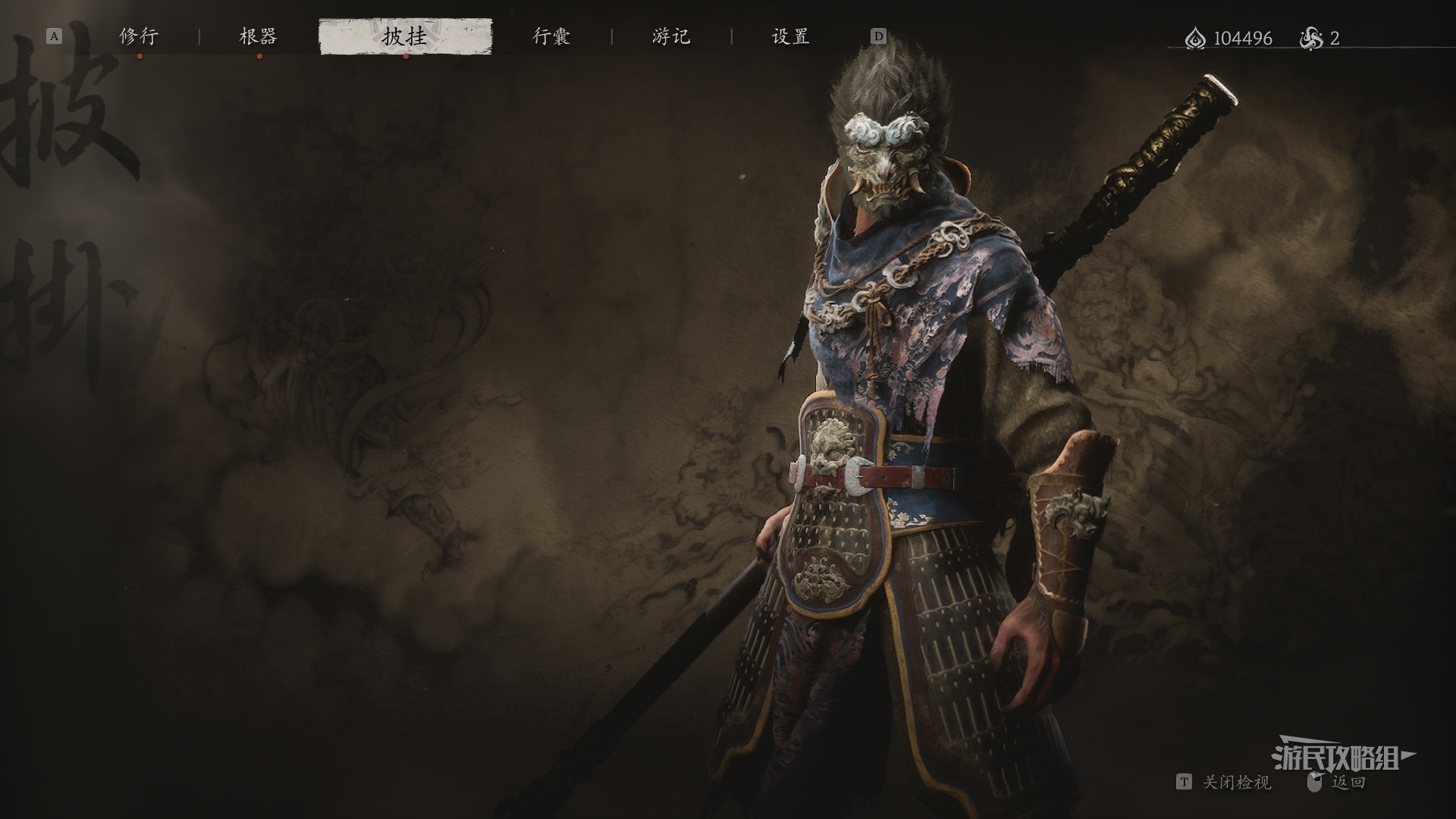
Task: Click the 返回 back button
Action: pos(1348,782)
